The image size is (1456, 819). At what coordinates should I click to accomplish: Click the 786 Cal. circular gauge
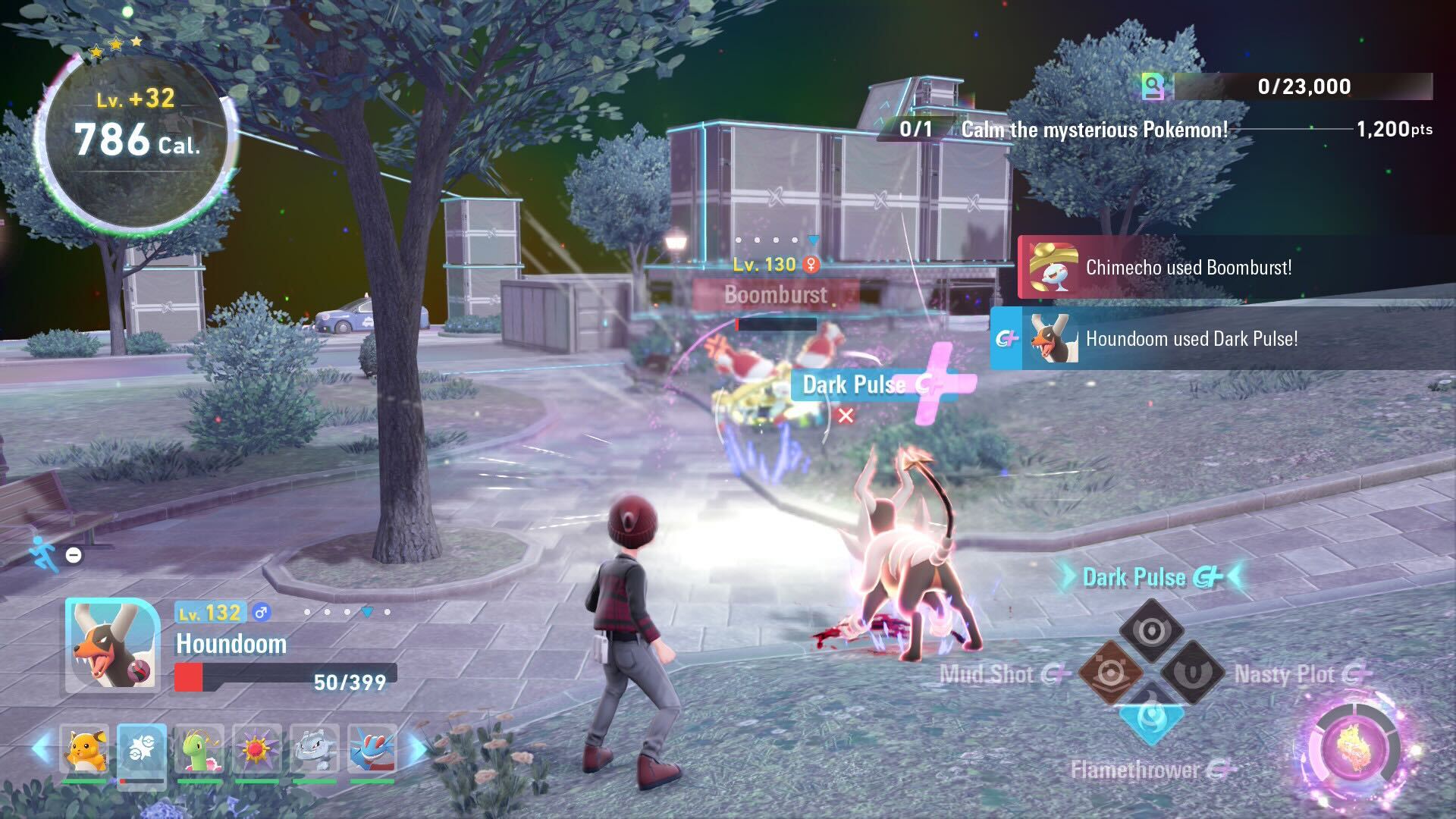(x=136, y=139)
